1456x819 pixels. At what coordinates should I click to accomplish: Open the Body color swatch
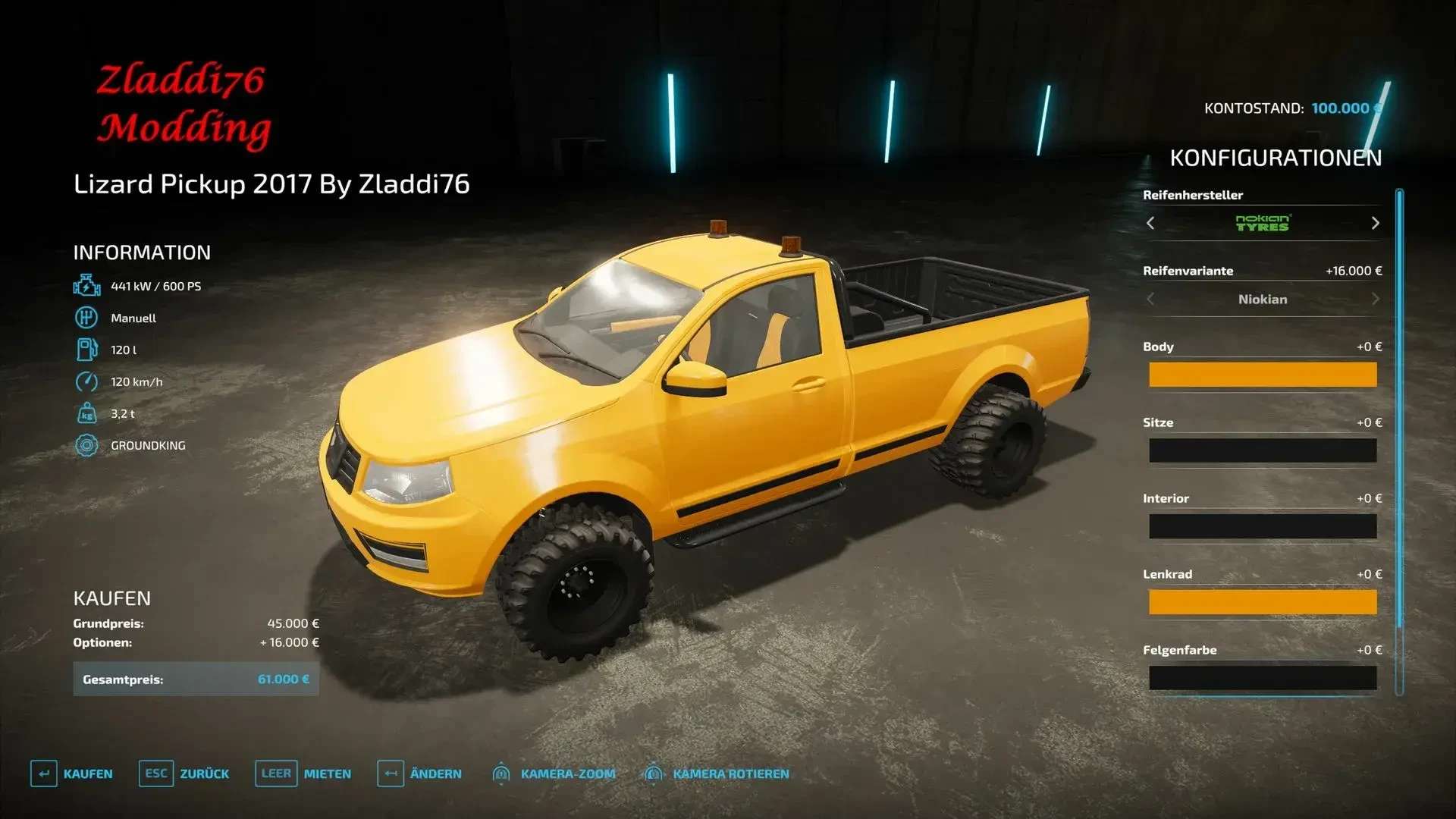point(1262,375)
